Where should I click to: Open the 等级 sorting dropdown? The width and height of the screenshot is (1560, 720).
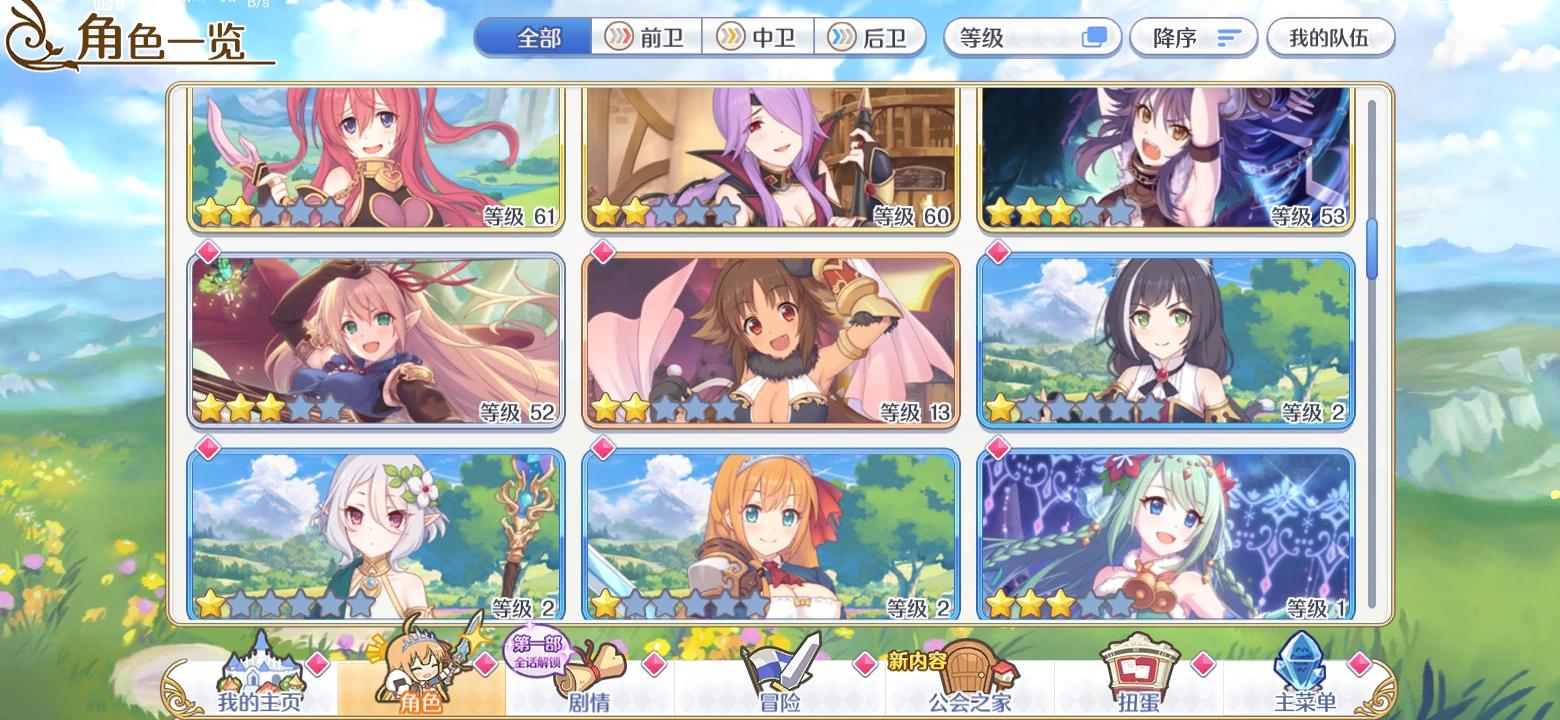pyautogui.click(x=1032, y=36)
